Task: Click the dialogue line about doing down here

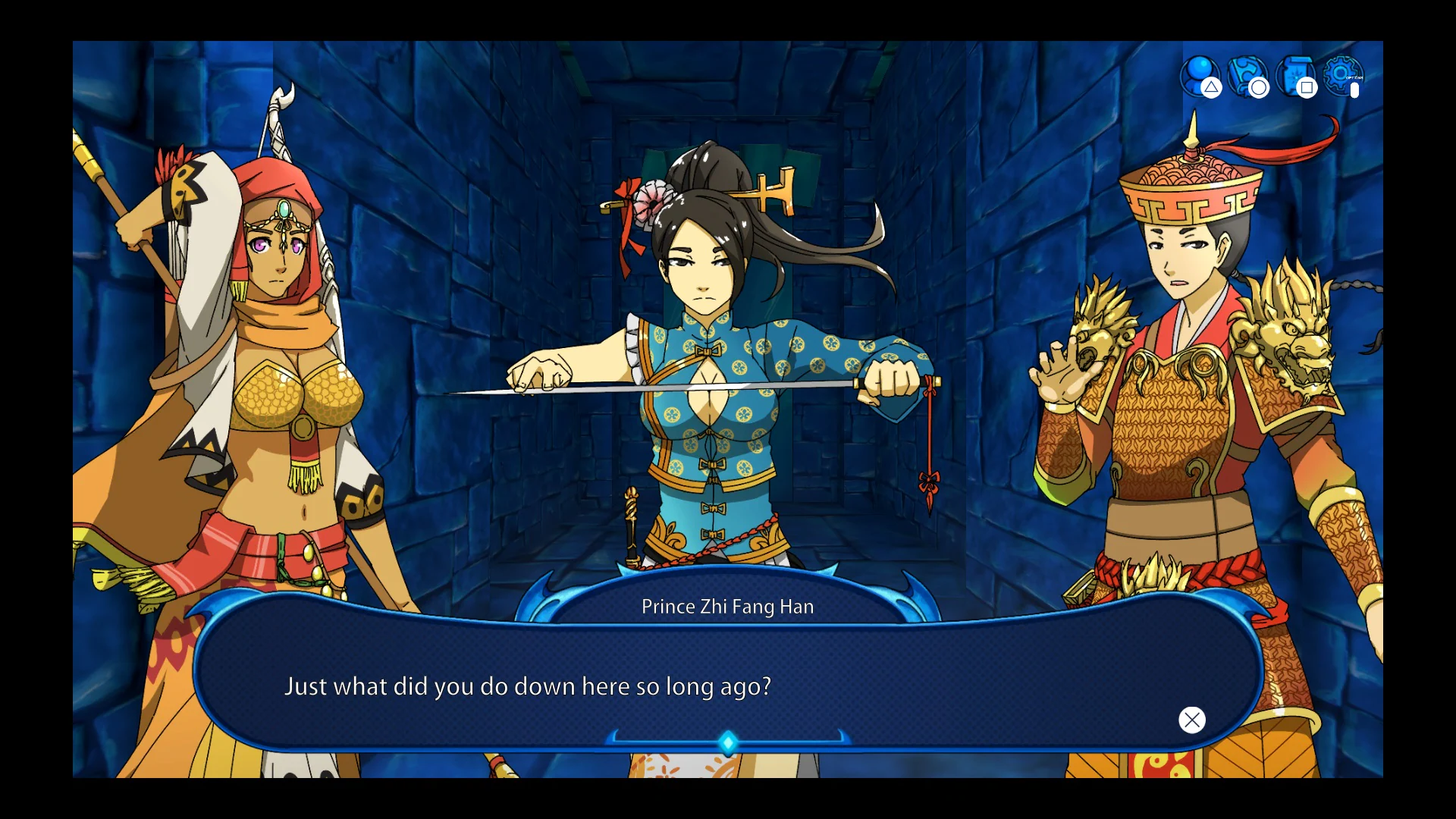Action: 529,686
